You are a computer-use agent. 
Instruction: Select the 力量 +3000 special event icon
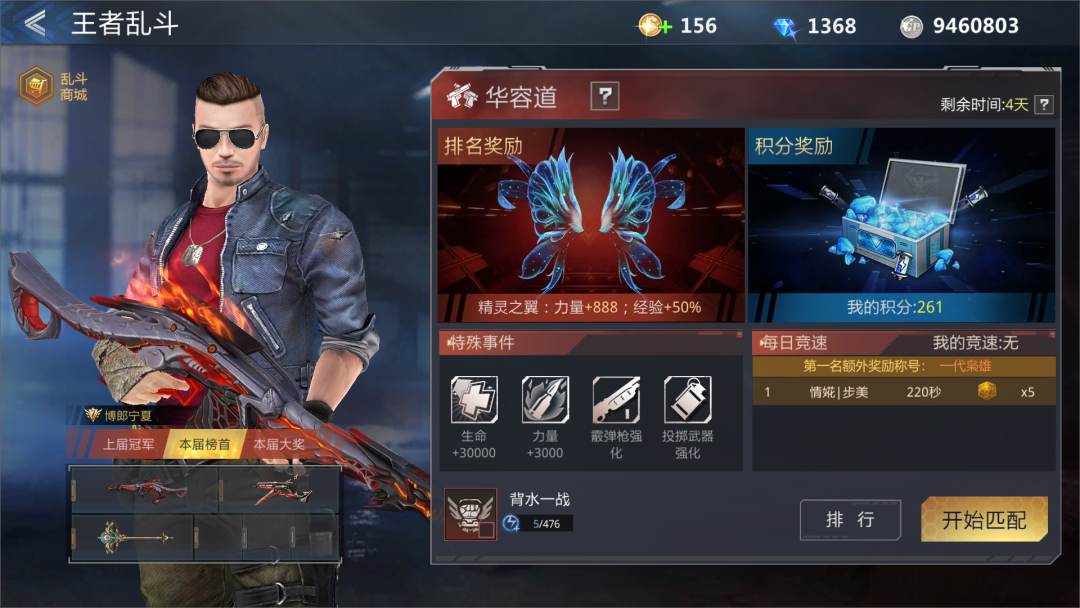click(545, 400)
